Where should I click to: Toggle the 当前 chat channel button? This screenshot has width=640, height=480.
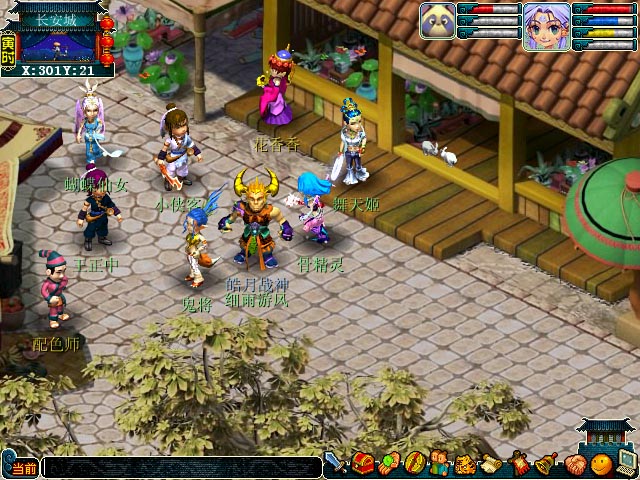point(24,468)
